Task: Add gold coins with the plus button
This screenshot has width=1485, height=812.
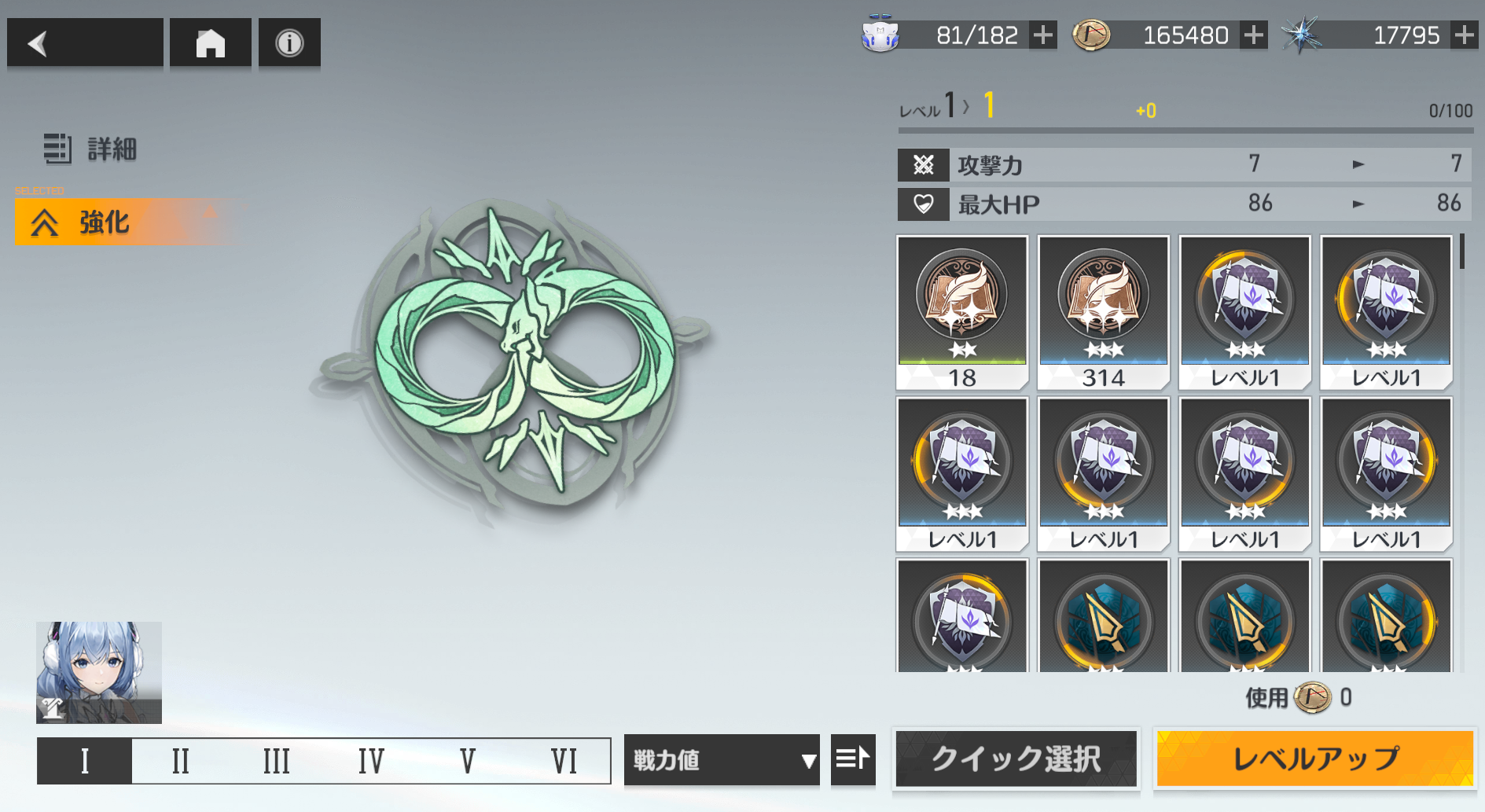Action: (x=1254, y=35)
